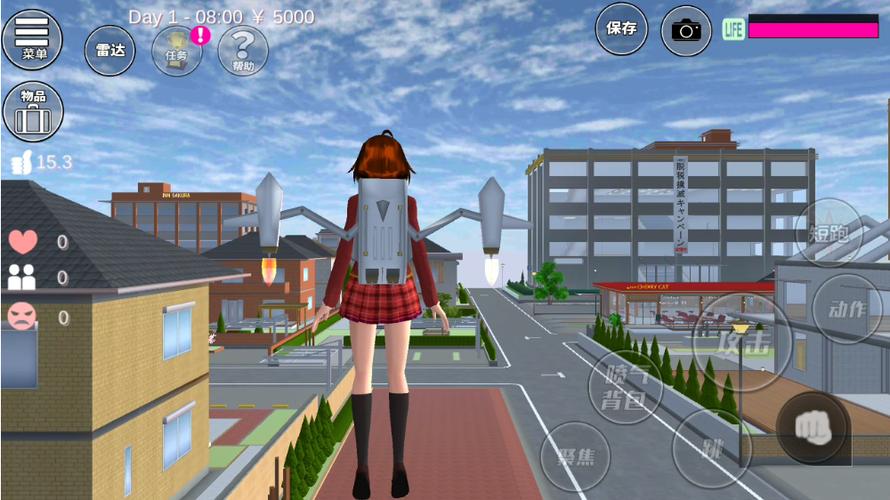Show the 帮助 help screen
This screenshot has height=500, width=890.
pyautogui.click(x=243, y=51)
